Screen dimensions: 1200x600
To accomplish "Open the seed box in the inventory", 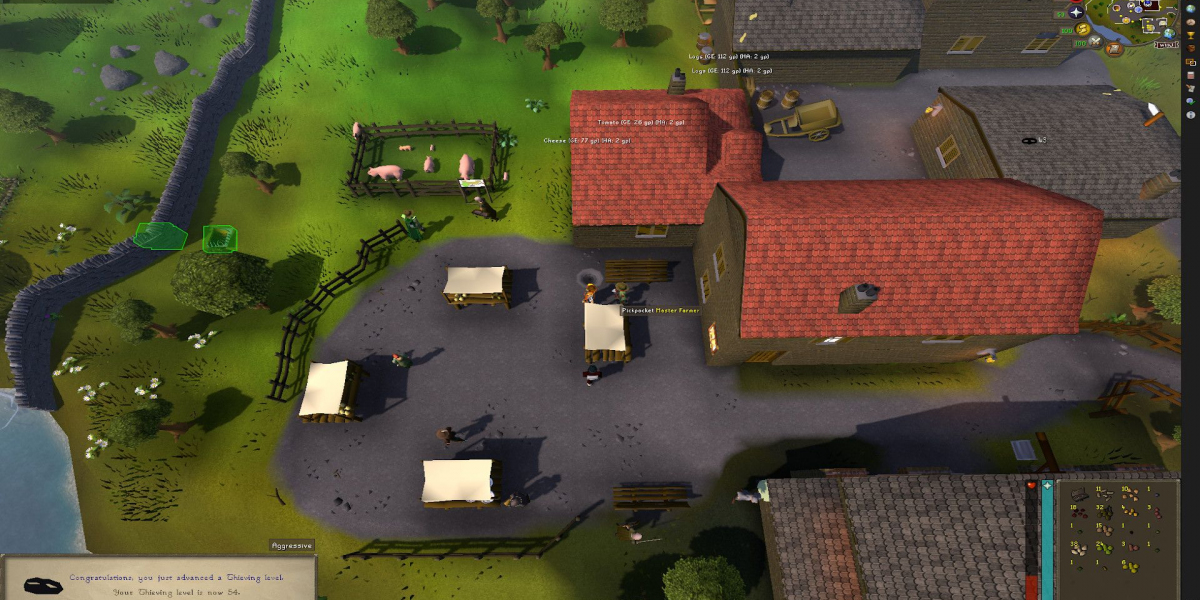I will coord(1079,495).
